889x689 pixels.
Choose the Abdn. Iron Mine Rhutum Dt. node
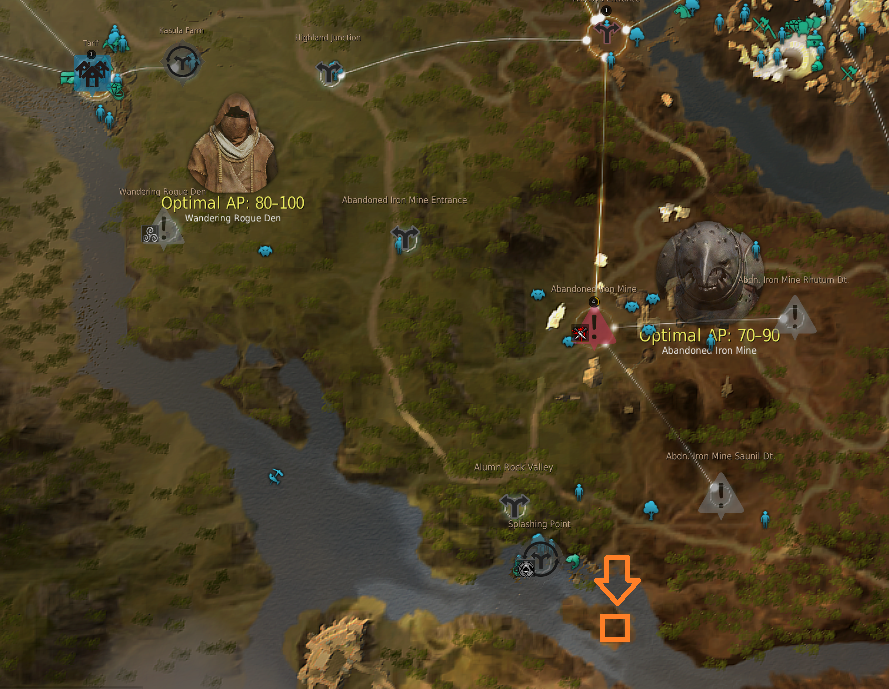point(795,316)
